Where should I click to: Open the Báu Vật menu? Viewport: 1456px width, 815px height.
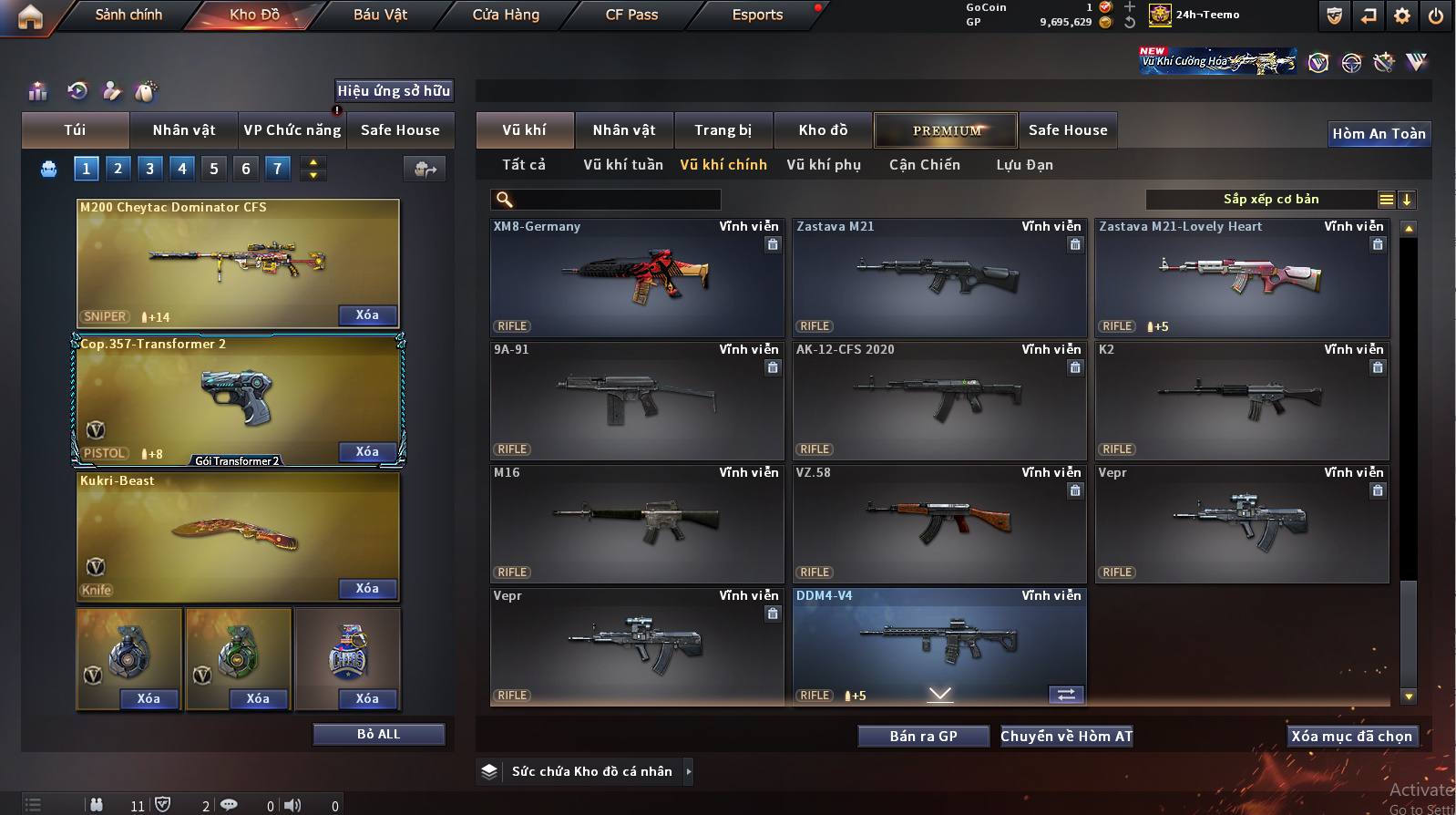(380, 15)
